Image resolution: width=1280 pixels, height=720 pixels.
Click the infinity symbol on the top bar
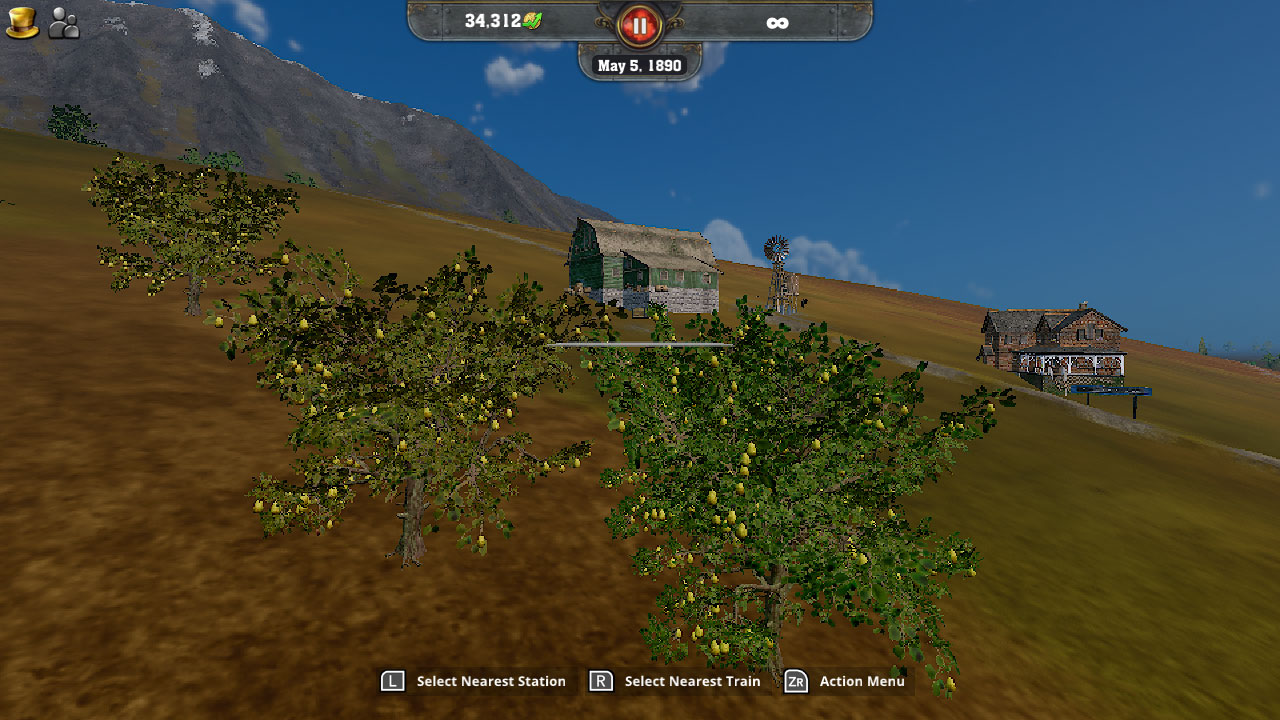777,21
